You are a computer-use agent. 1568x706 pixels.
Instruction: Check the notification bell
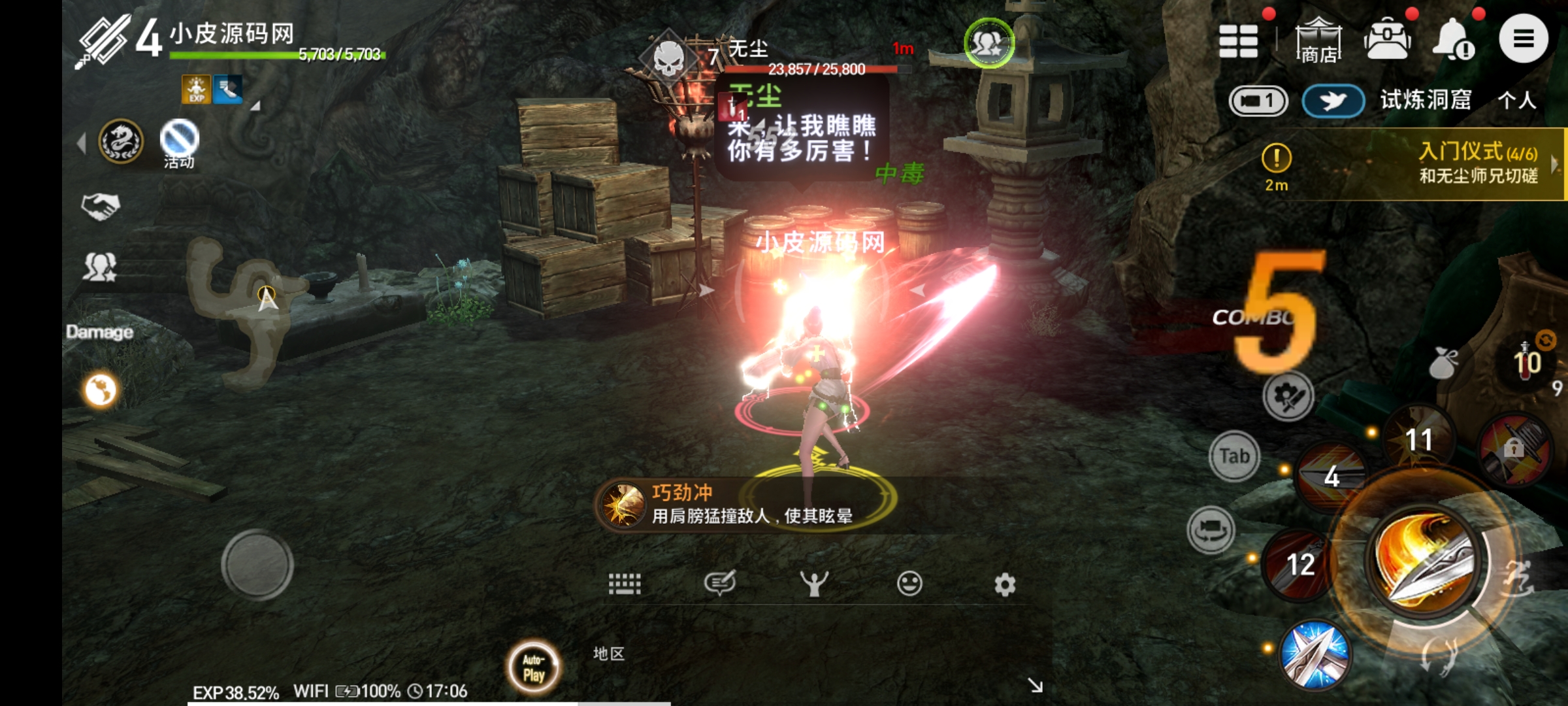point(1453,39)
